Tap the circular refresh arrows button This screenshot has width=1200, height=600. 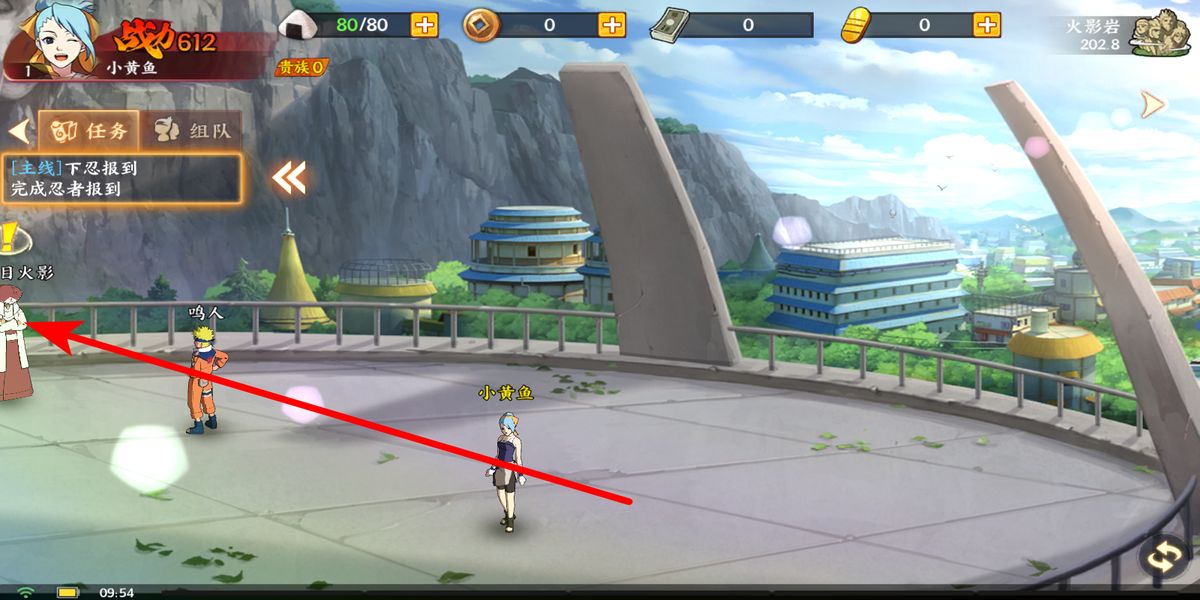pos(1164,556)
